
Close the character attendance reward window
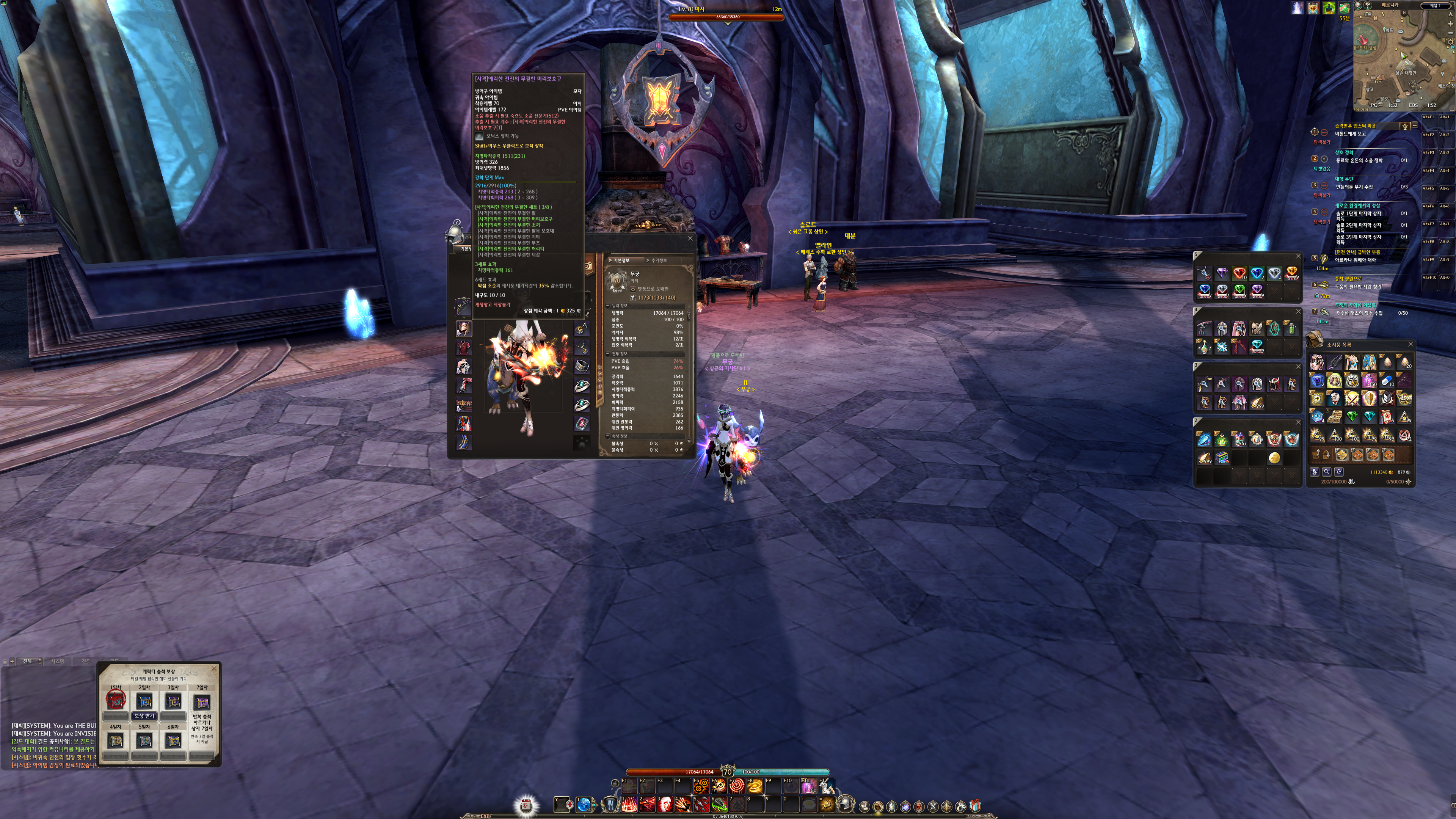[x=214, y=668]
